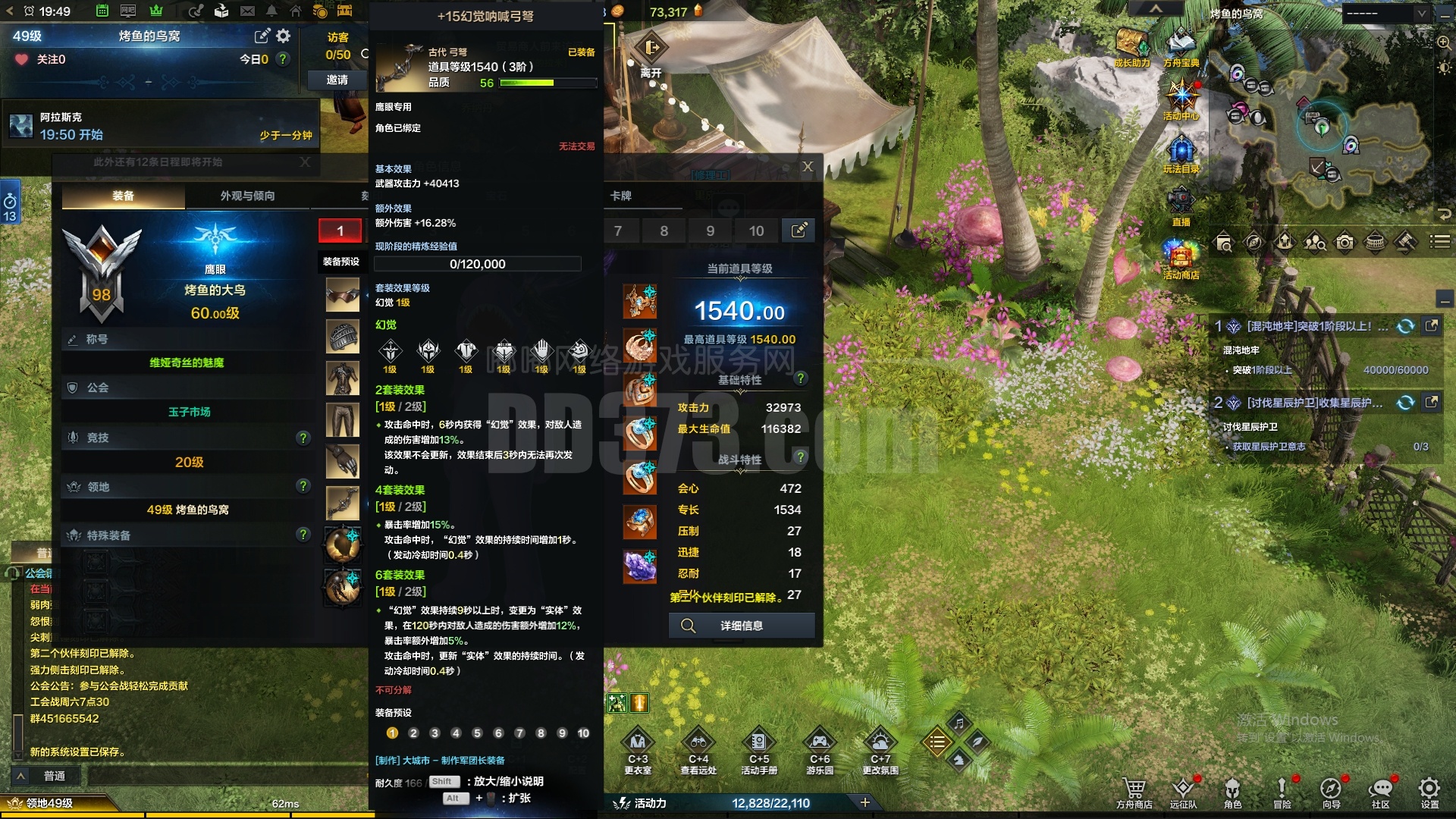Viewport: 1456px width, 819px height.
Task: Open the 玩法目录 content guide
Action: (x=1181, y=150)
